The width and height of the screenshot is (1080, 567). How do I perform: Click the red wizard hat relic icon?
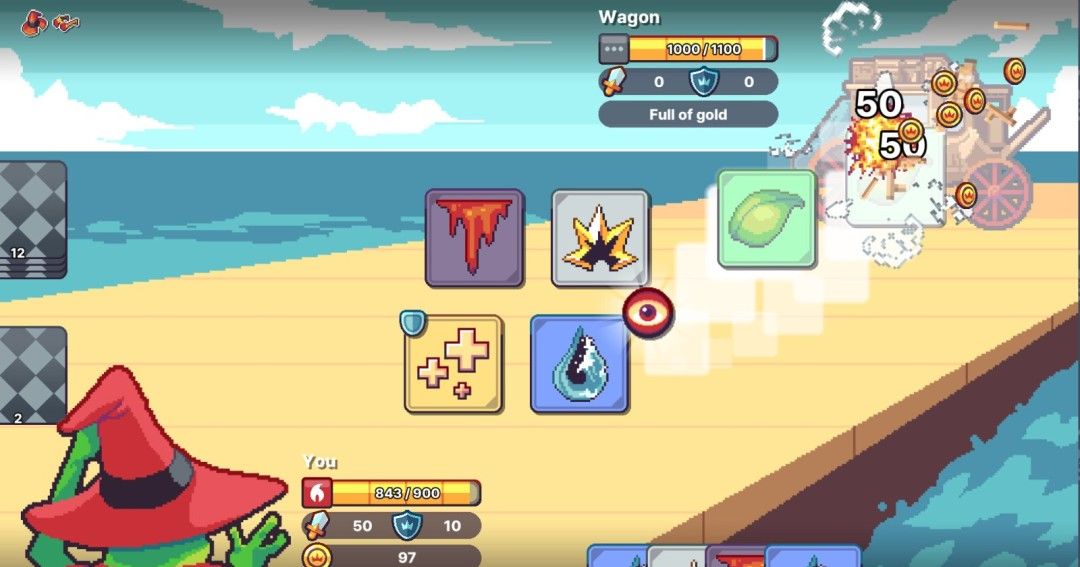tap(34, 22)
